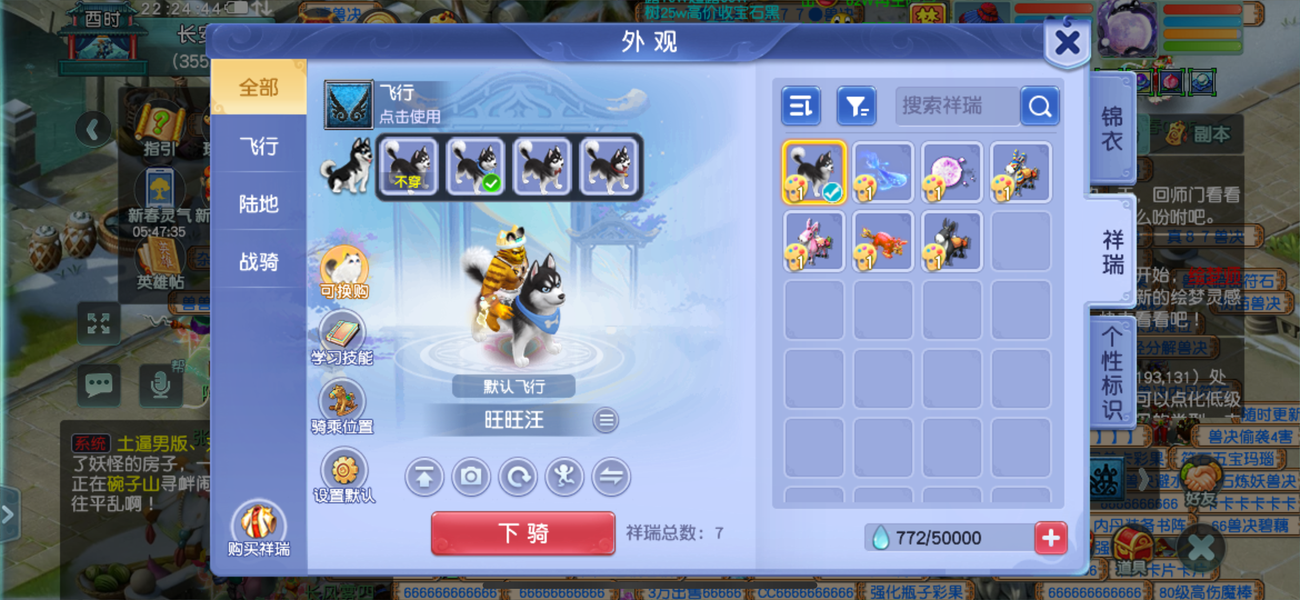1300x600 pixels.
Task: Add currency with the red plus button
Action: click(x=1050, y=538)
